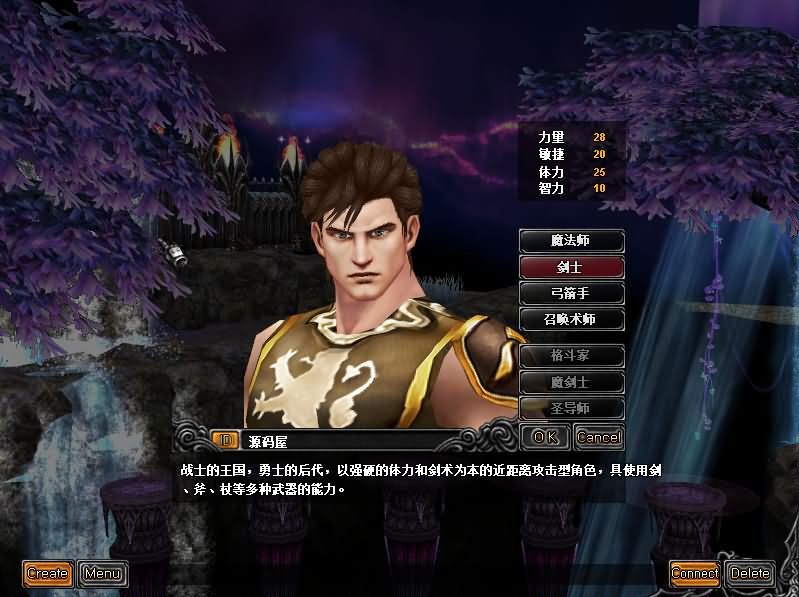
Task: Select the 魔法师 class
Action: (572, 241)
